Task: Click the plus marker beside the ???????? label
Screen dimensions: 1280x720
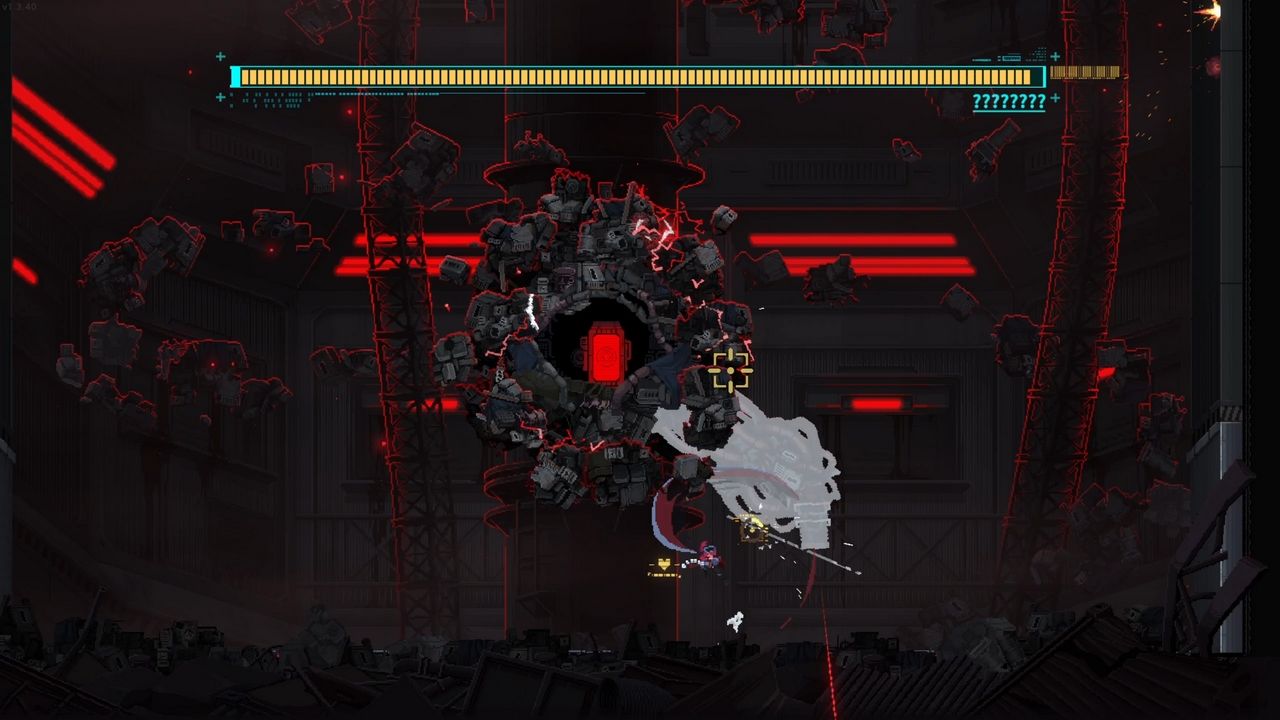Action: click(1056, 98)
